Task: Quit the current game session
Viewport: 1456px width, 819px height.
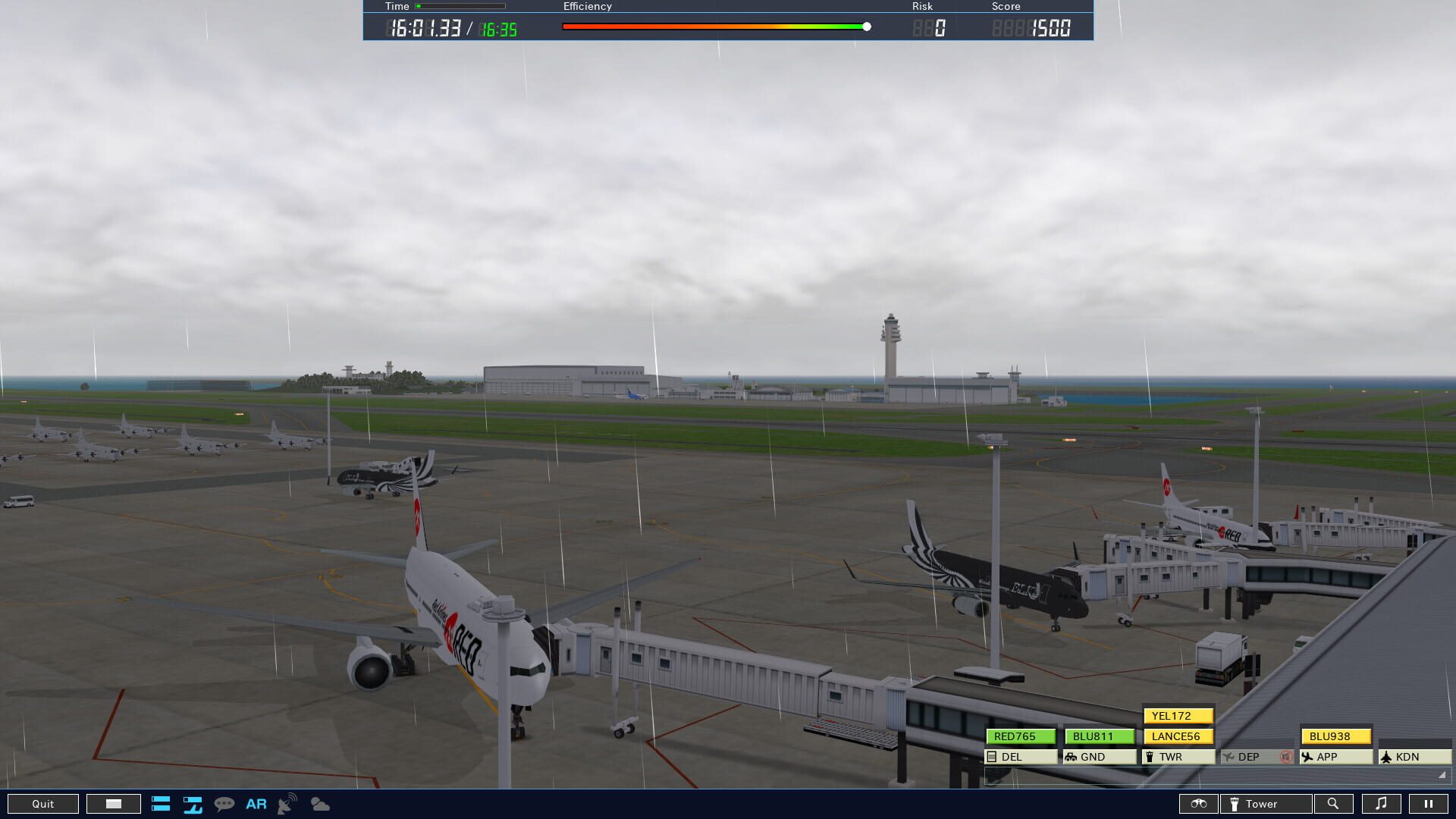Action: click(43, 803)
